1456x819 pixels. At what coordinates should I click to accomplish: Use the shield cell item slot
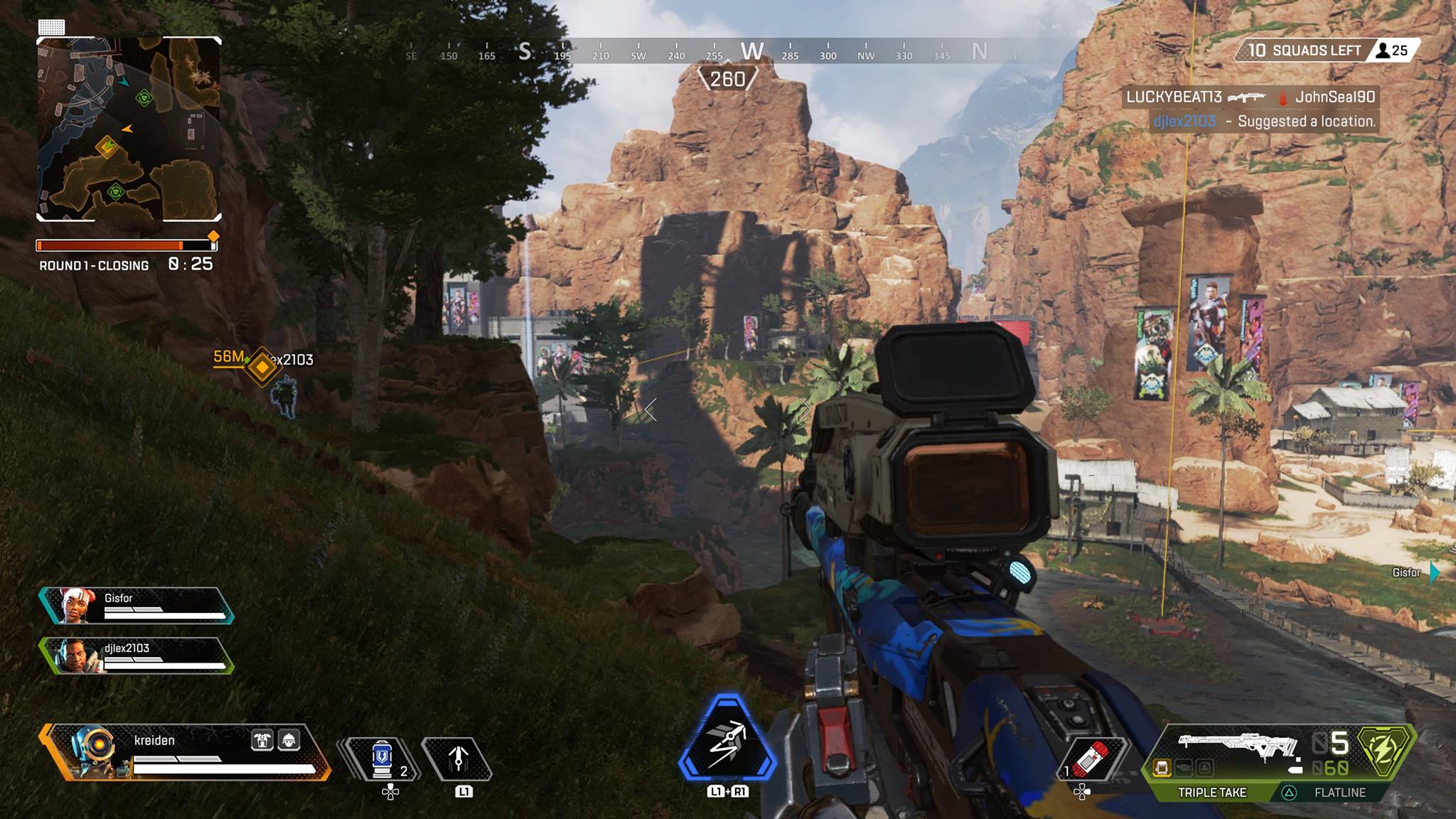pyautogui.click(x=382, y=759)
